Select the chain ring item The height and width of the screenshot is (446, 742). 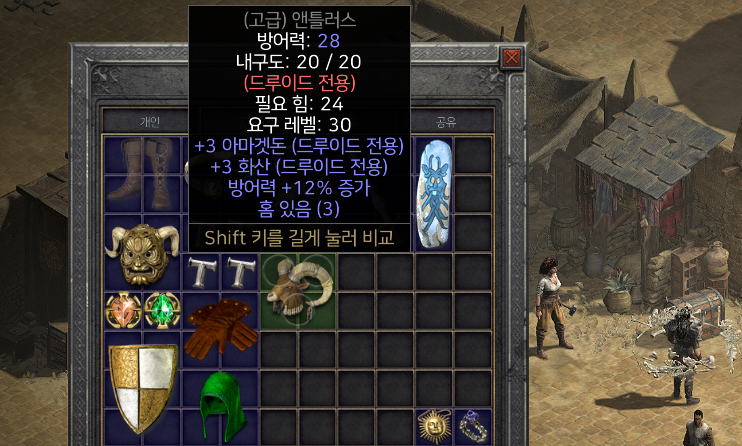pos(472,426)
